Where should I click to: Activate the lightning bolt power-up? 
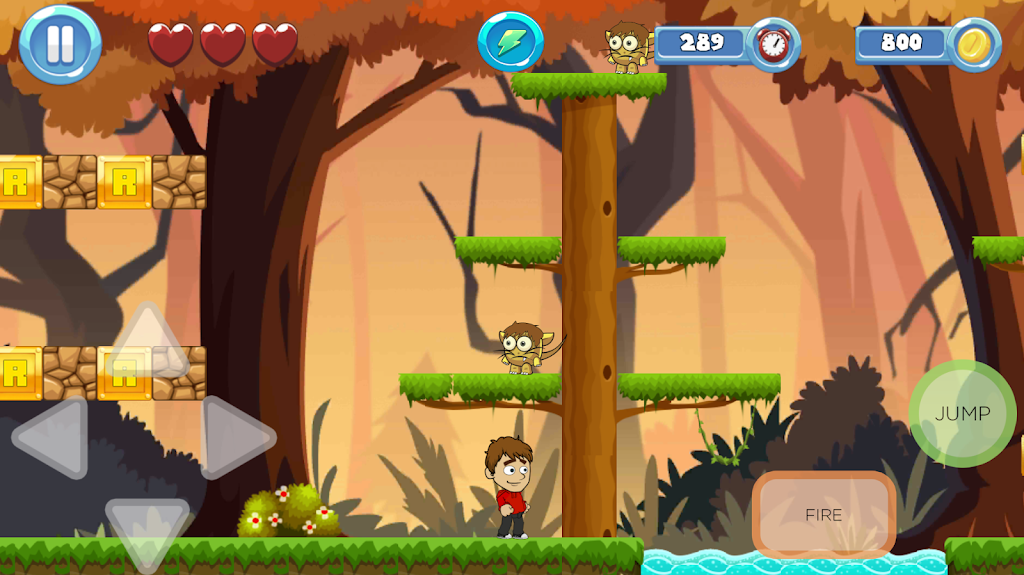510,42
